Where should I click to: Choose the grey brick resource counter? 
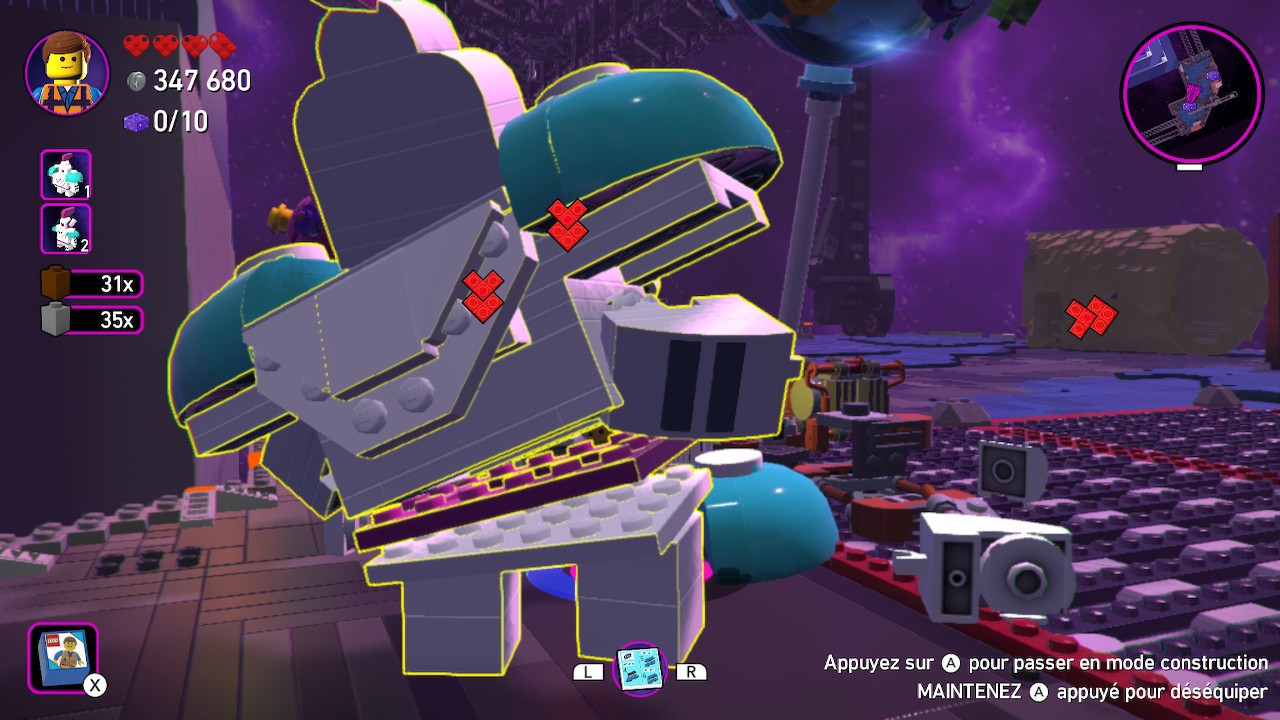tap(92, 320)
